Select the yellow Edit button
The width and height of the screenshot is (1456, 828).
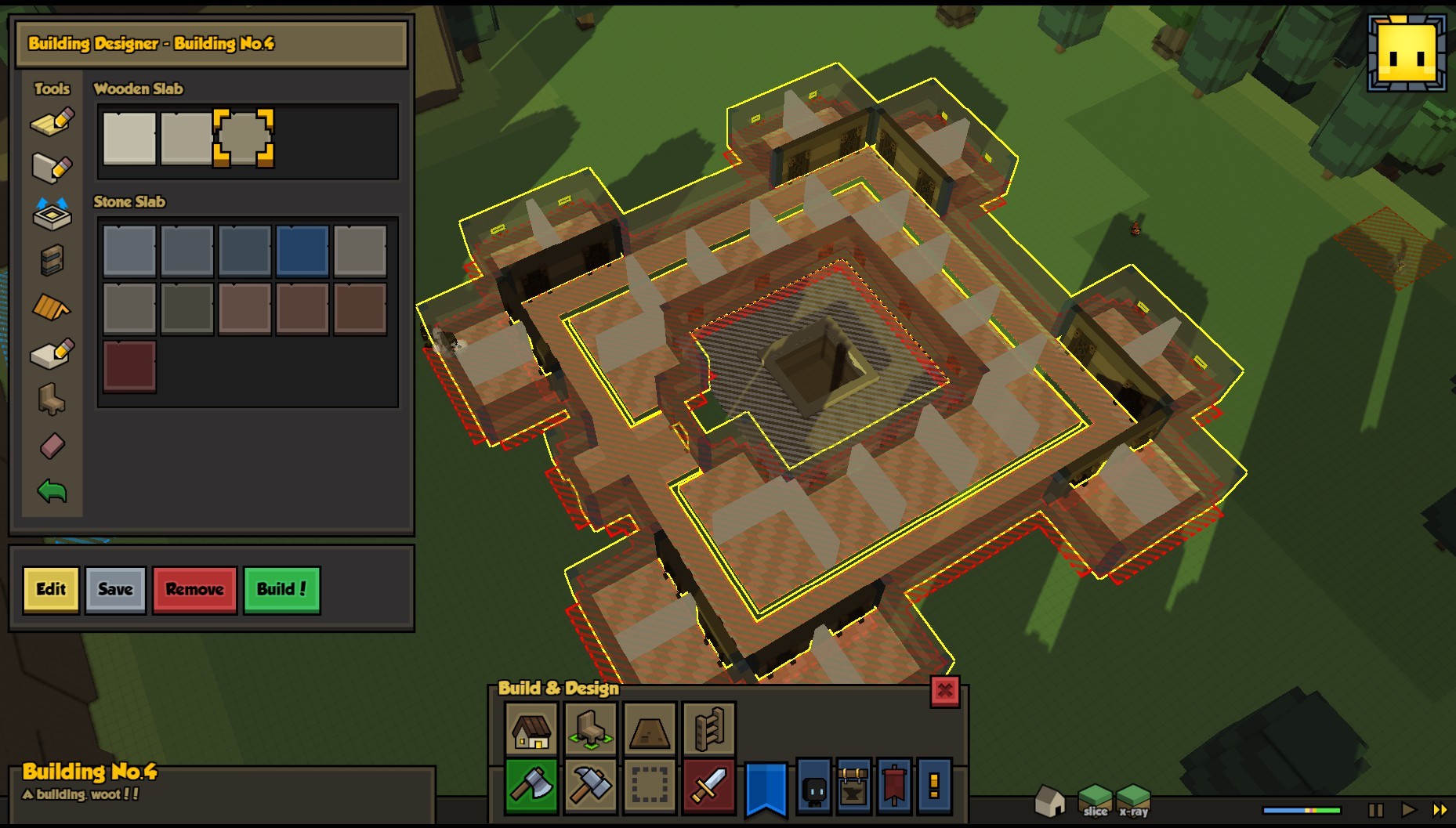[x=51, y=590]
